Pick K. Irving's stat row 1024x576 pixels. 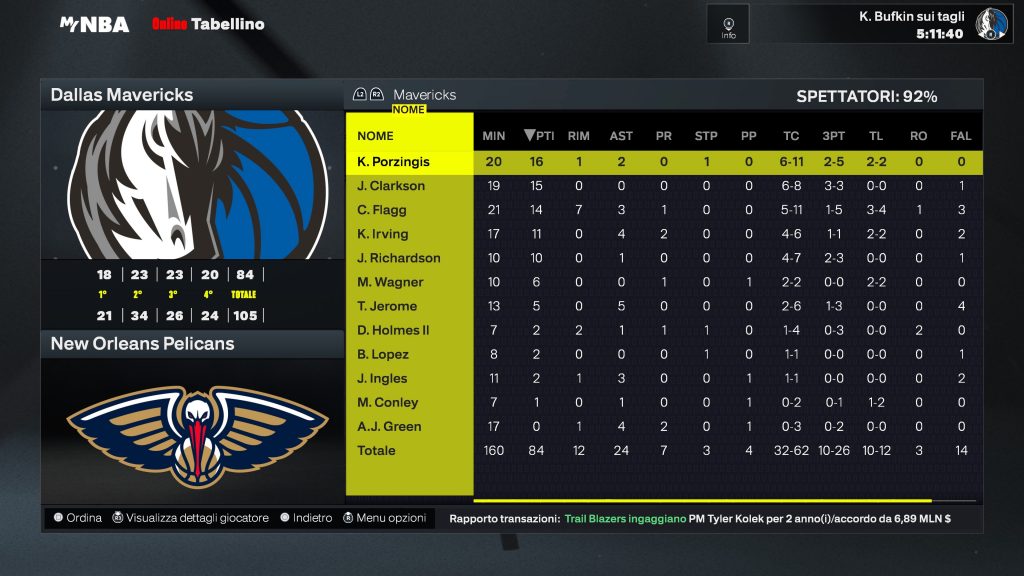(x=383, y=234)
